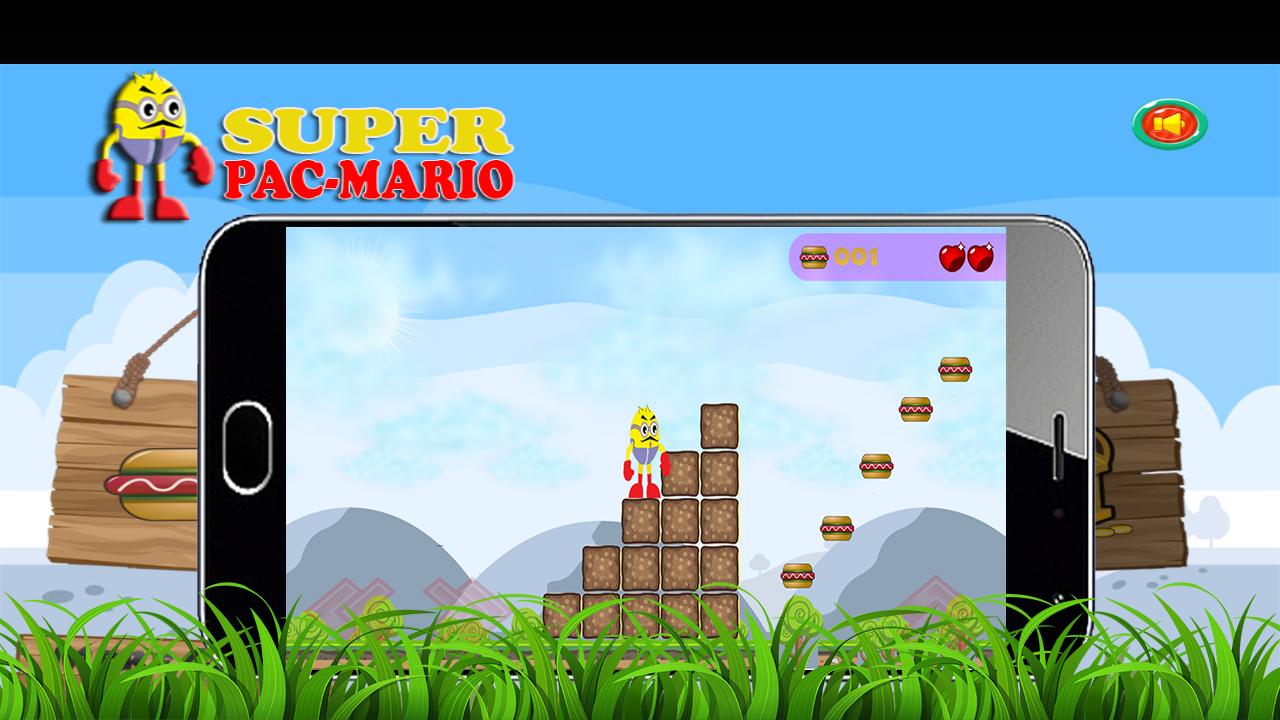Click the second red heart life indicator

[981, 257]
